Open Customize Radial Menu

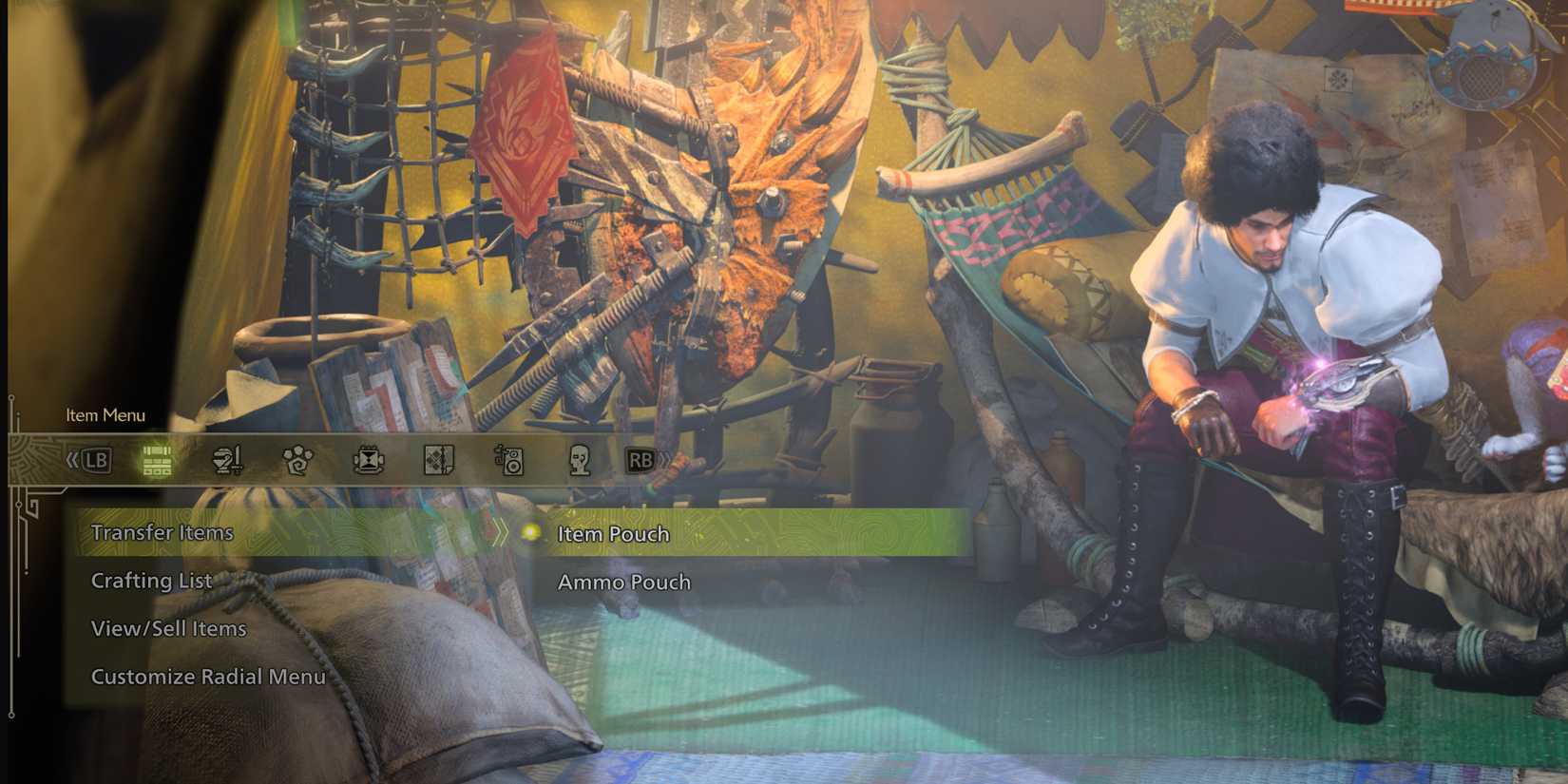208,678
